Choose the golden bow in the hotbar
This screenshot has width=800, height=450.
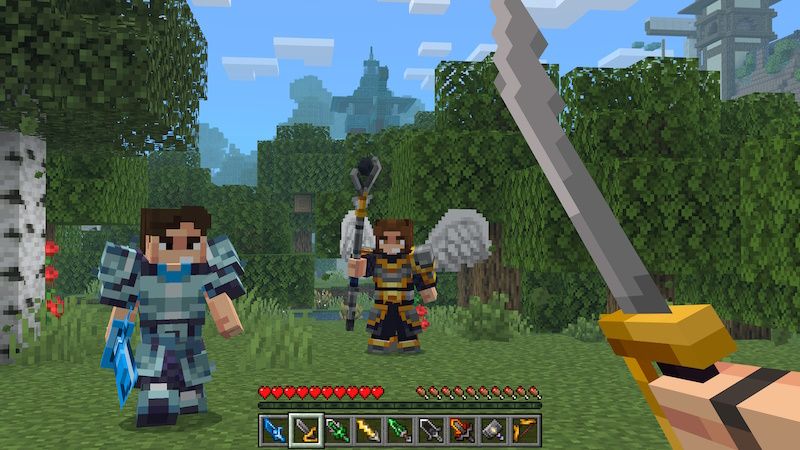coord(525,430)
